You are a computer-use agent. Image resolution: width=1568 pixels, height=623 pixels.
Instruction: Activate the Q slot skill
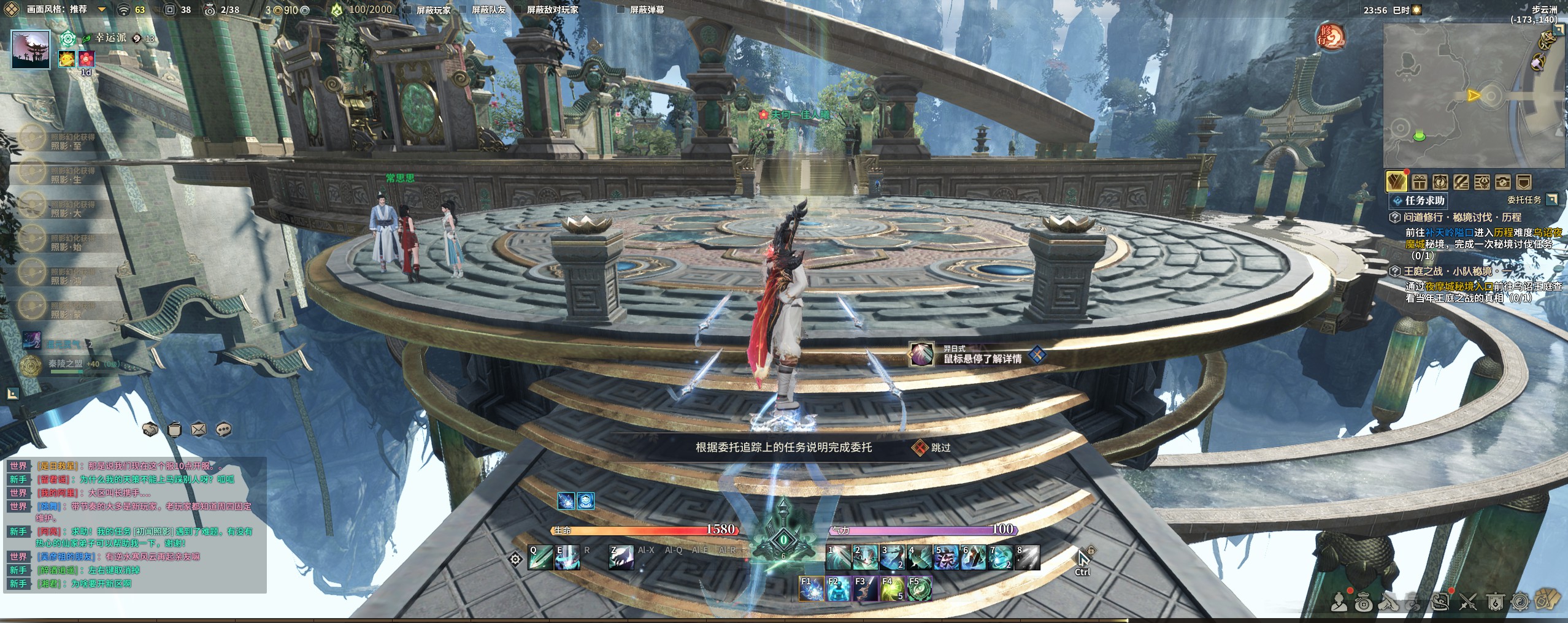539,557
